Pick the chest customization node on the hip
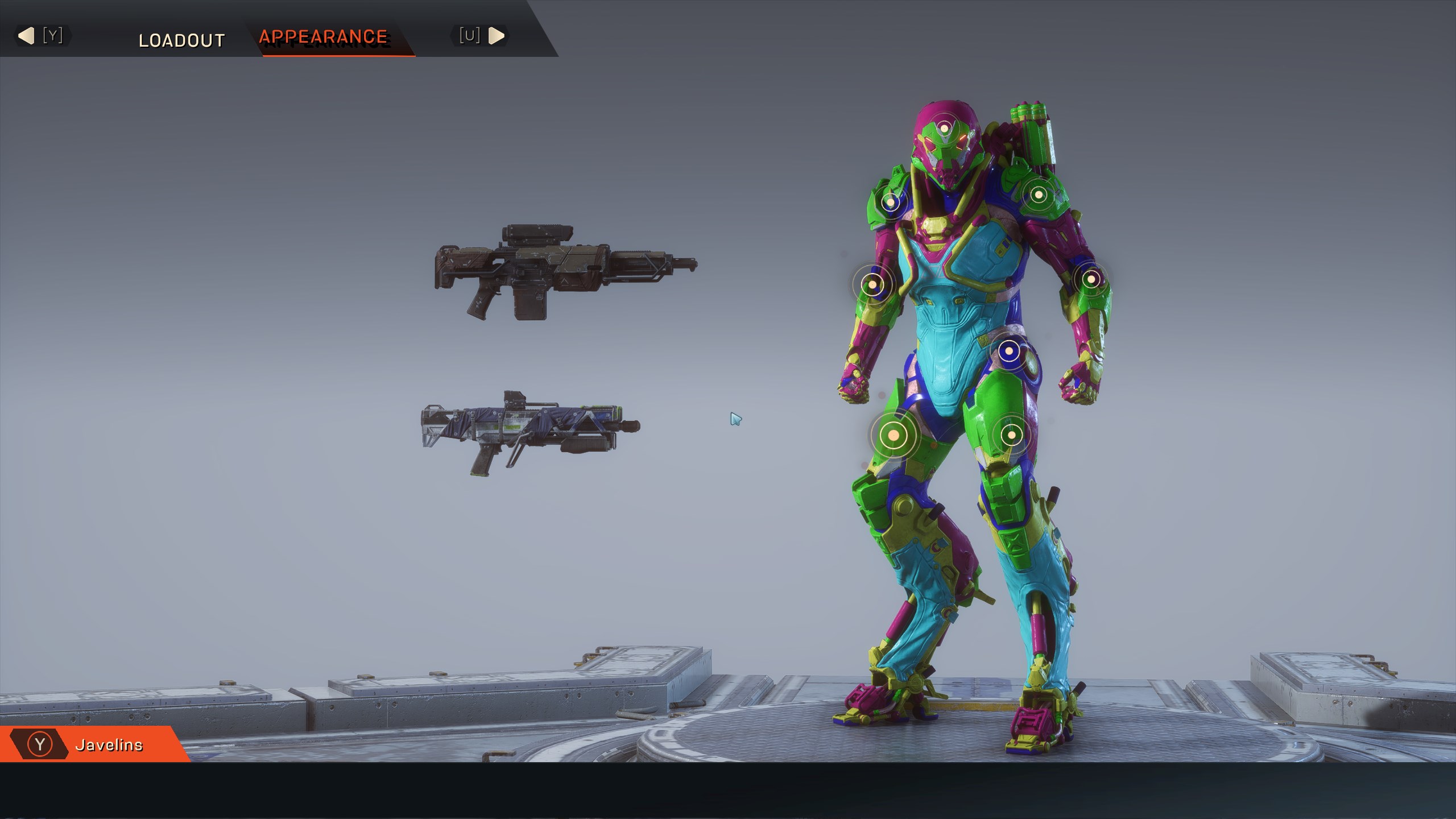Screen dimensions: 1456x819 coord(1009,351)
